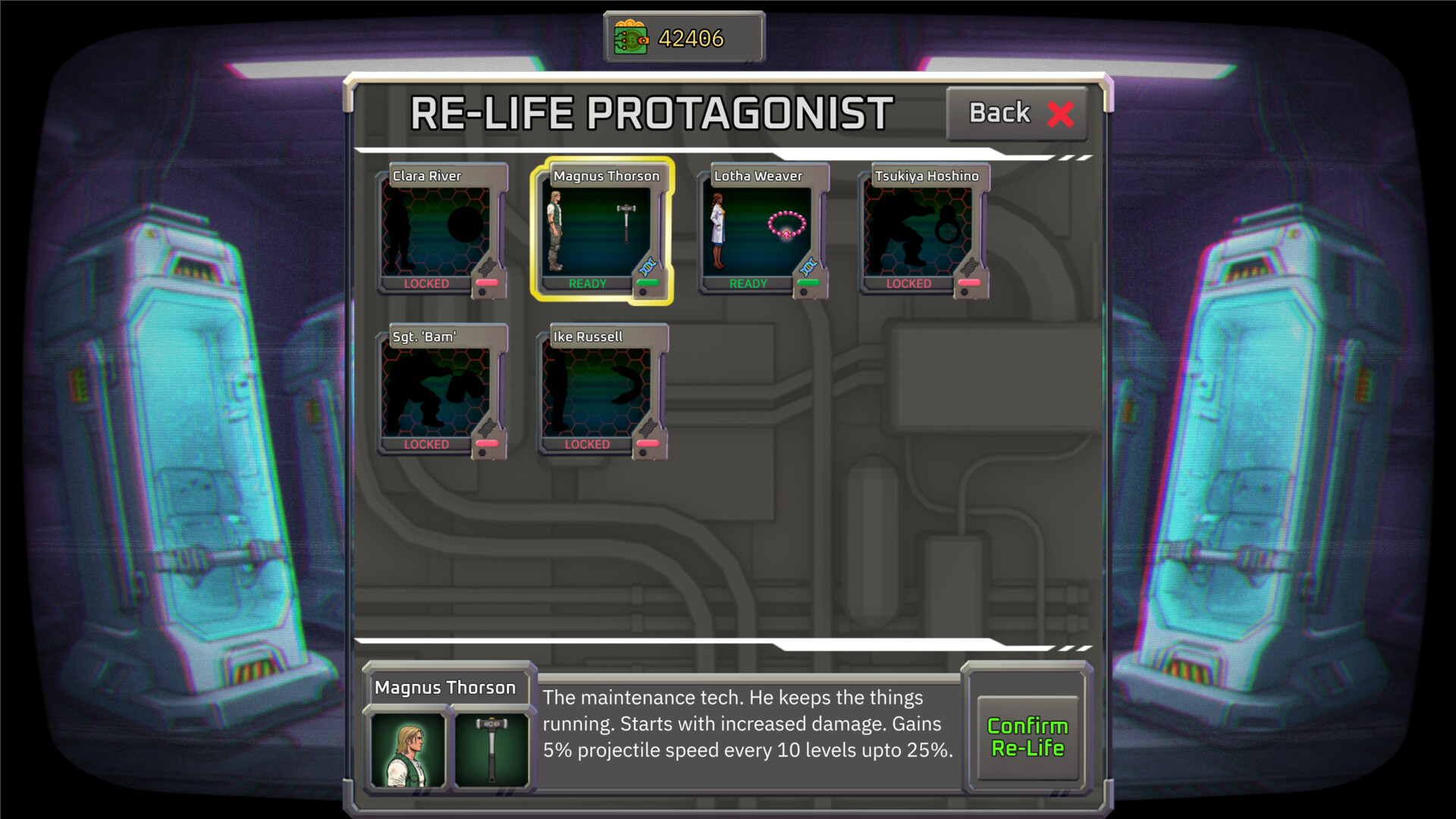Toggle the red switch on Ike Russell's locked card
This screenshot has width=1456, height=819.
(x=648, y=444)
